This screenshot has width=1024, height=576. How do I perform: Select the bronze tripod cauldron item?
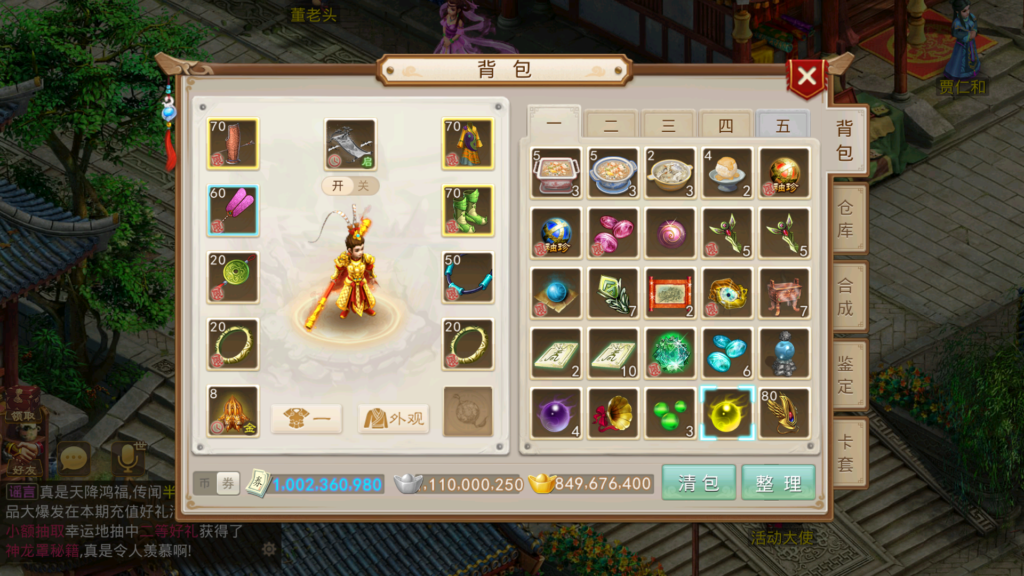pyautogui.click(x=784, y=293)
